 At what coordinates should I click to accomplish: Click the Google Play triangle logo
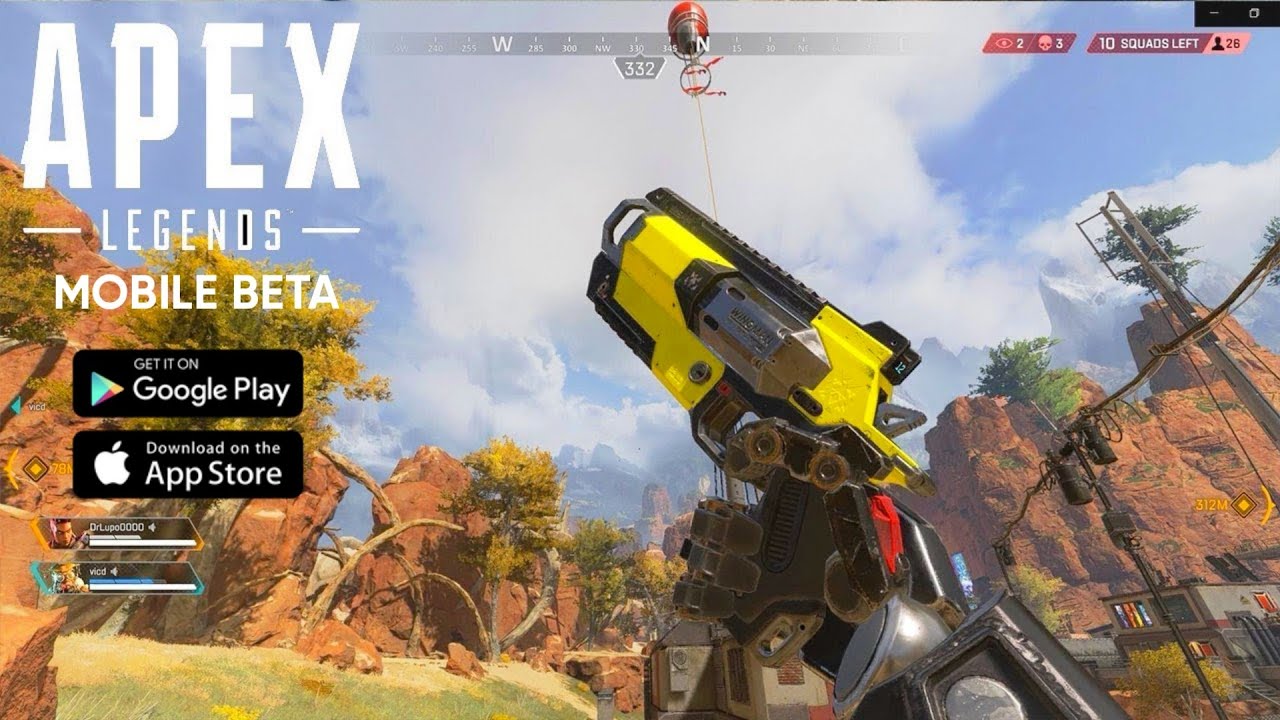tap(104, 388)
